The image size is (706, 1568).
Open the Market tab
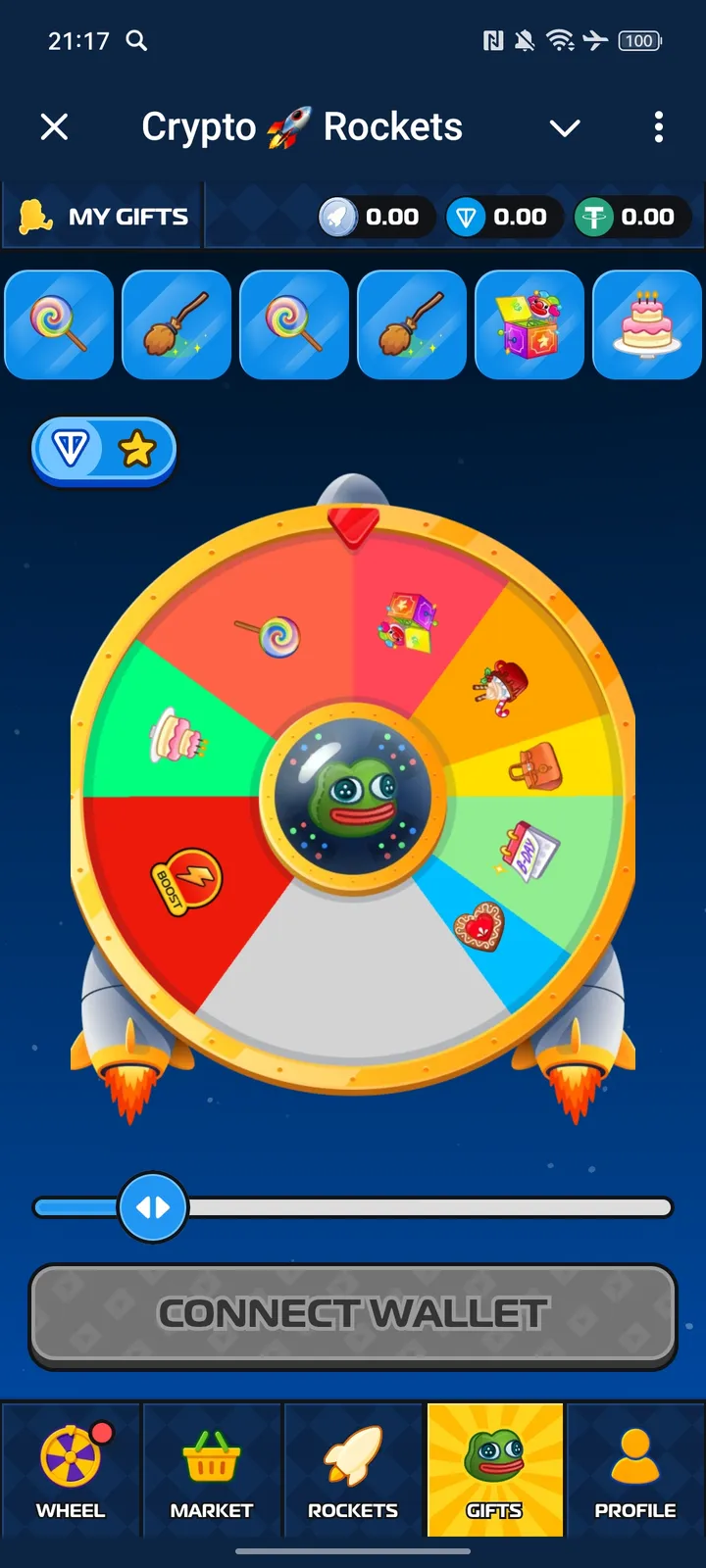point(212,1470)
